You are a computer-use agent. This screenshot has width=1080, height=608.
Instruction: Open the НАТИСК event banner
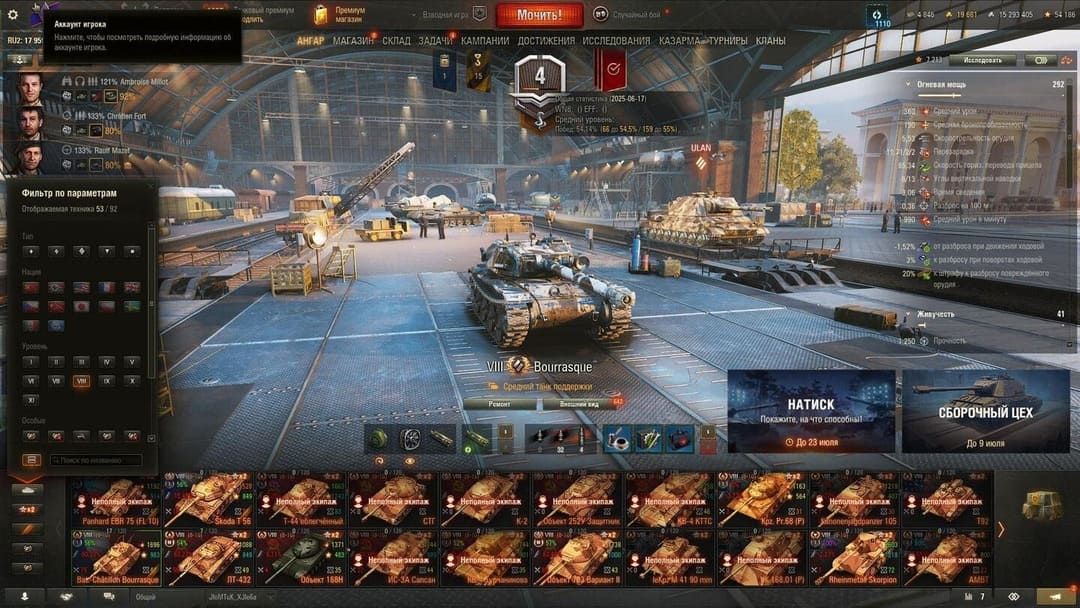811,411
